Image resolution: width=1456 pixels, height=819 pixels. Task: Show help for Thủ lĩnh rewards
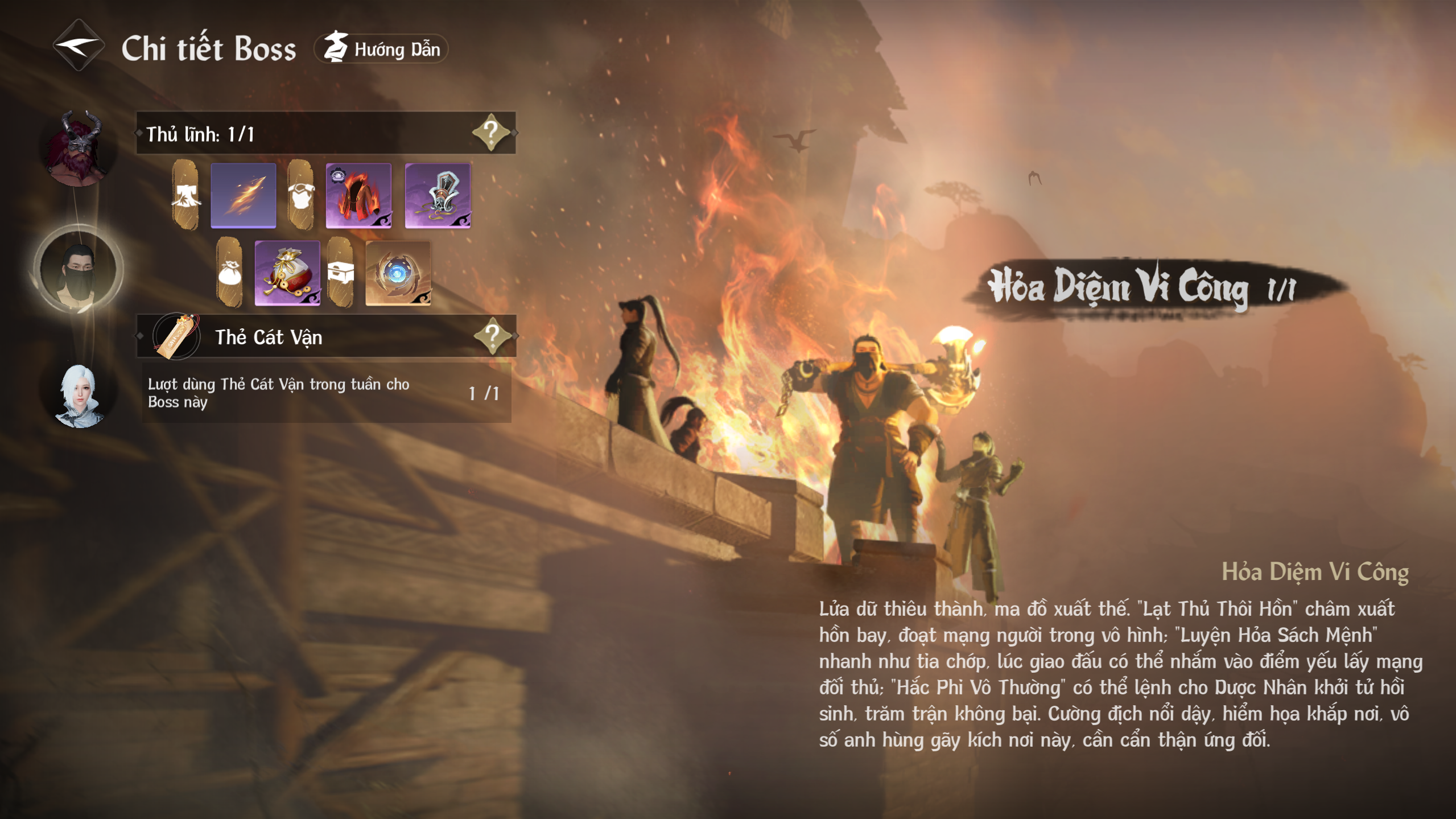[490, 133]
